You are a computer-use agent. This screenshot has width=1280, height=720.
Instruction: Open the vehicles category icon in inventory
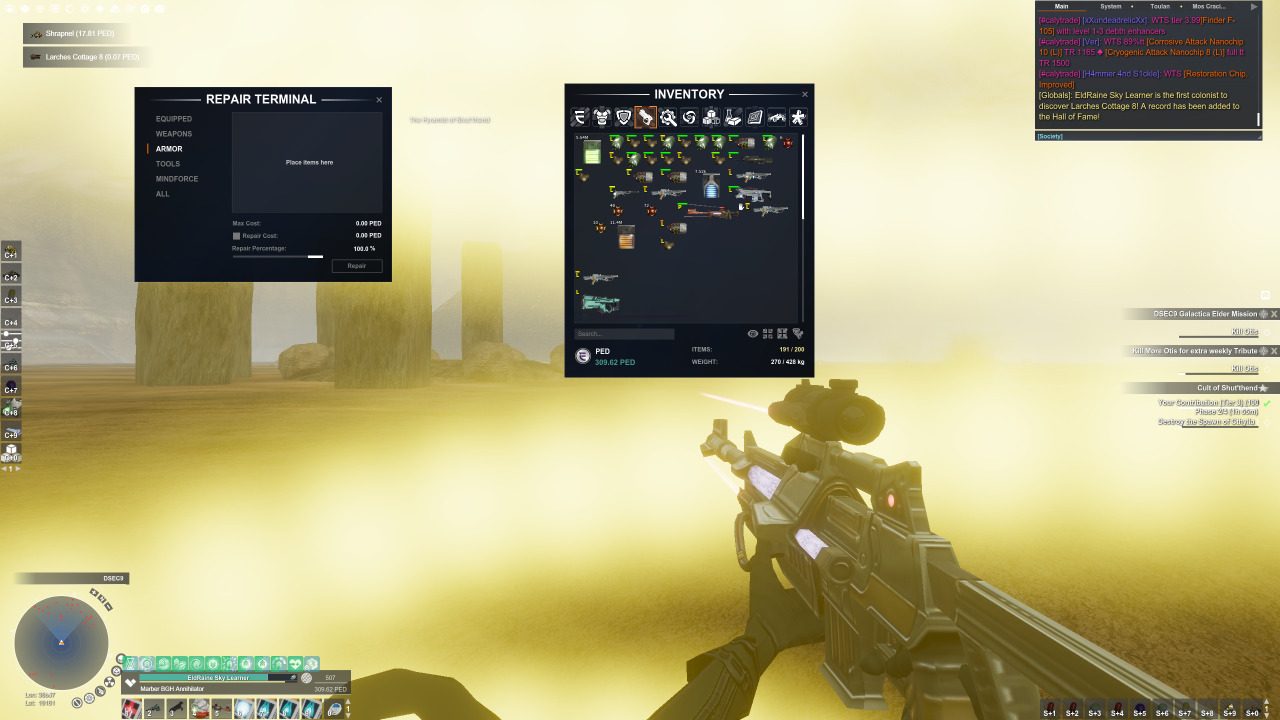777,117
